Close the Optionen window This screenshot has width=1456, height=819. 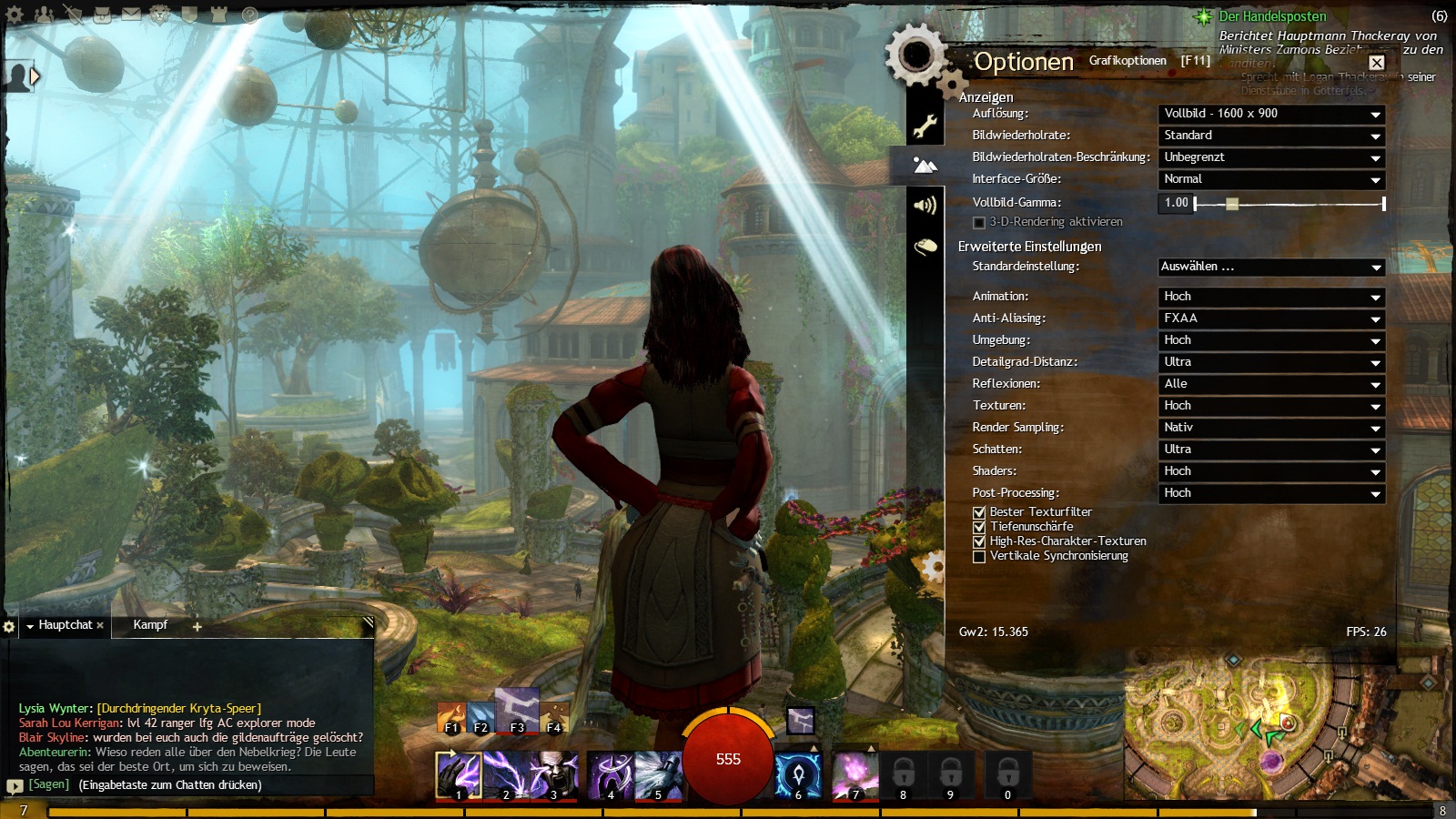[1377, 63]
